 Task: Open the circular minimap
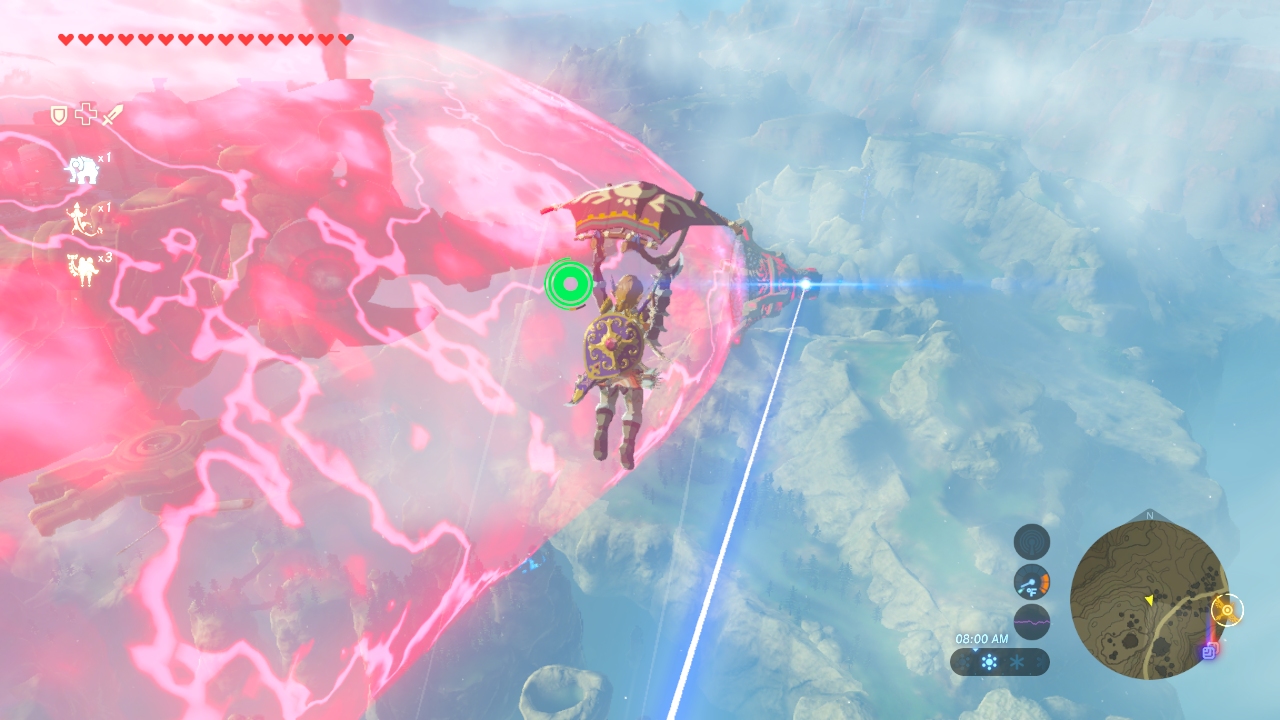click(1149, 600)
